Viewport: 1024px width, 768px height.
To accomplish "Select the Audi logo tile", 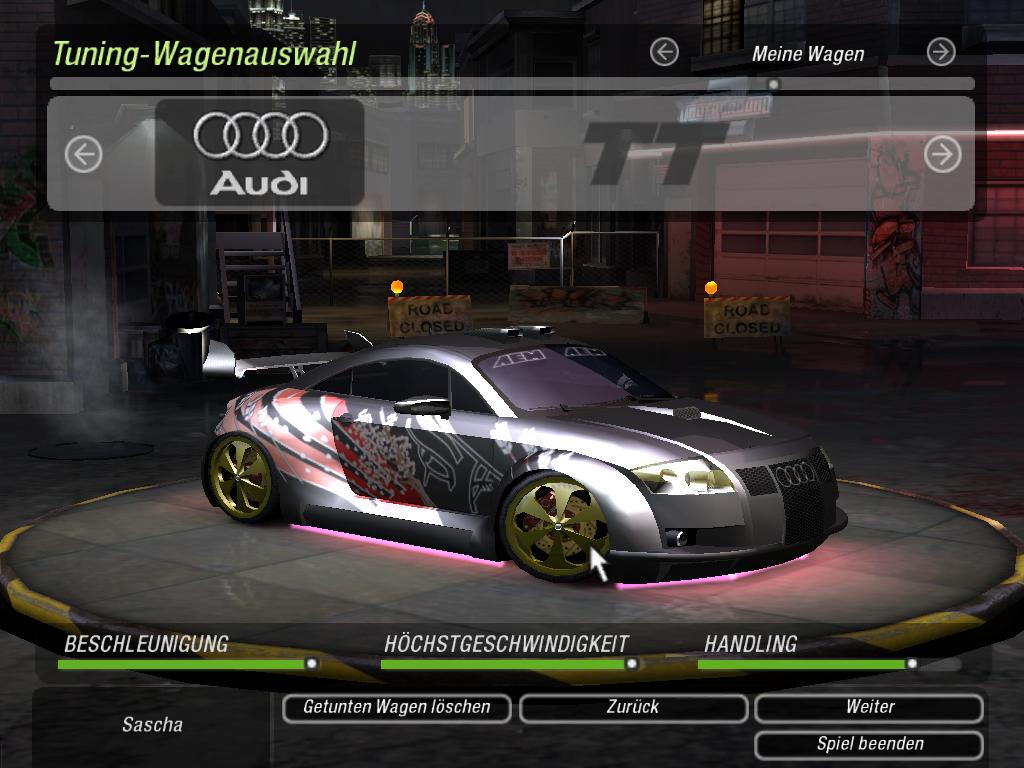I will click(260, 153).
